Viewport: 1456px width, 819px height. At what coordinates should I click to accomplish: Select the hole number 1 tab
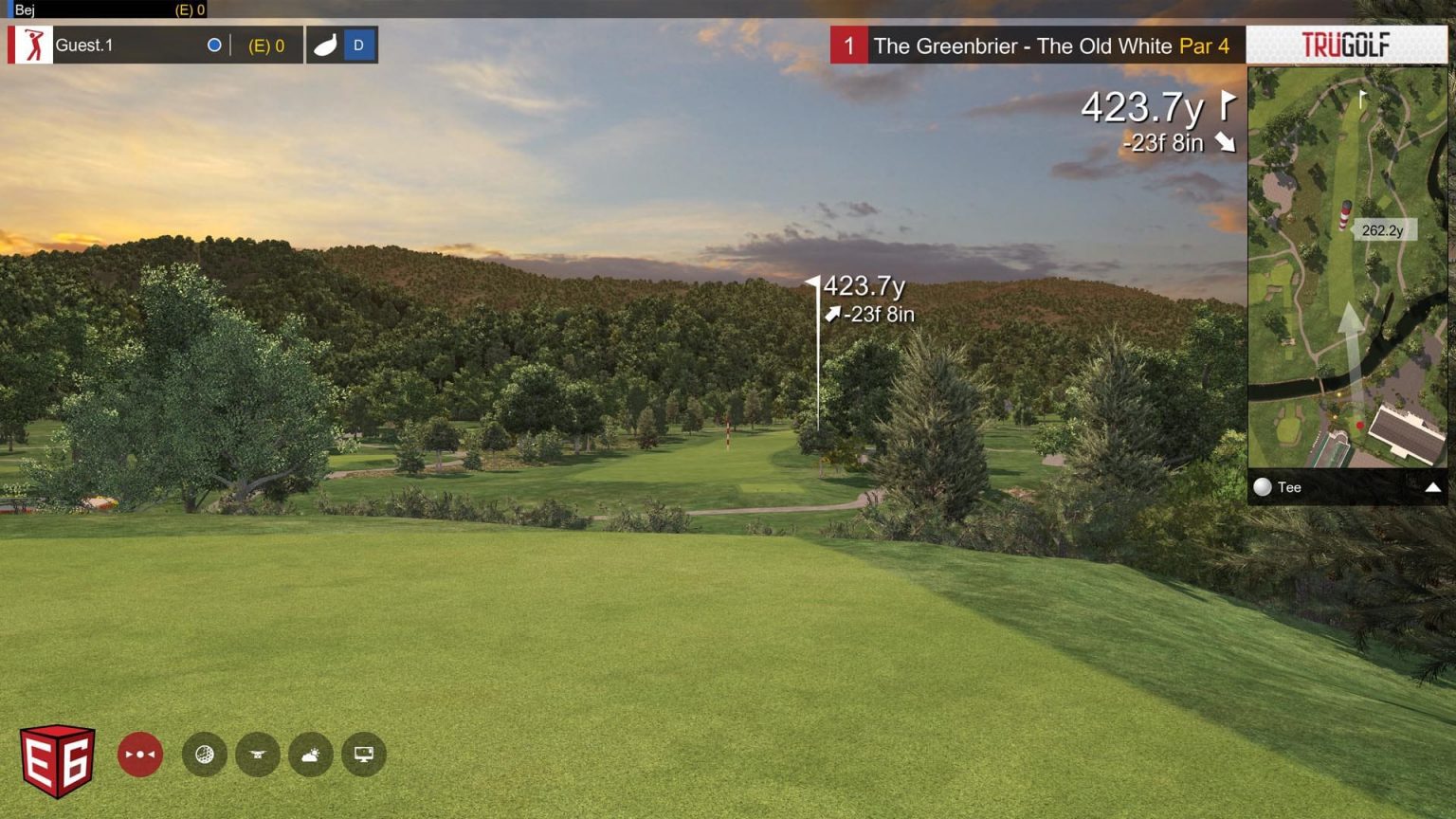pos(850,45)
